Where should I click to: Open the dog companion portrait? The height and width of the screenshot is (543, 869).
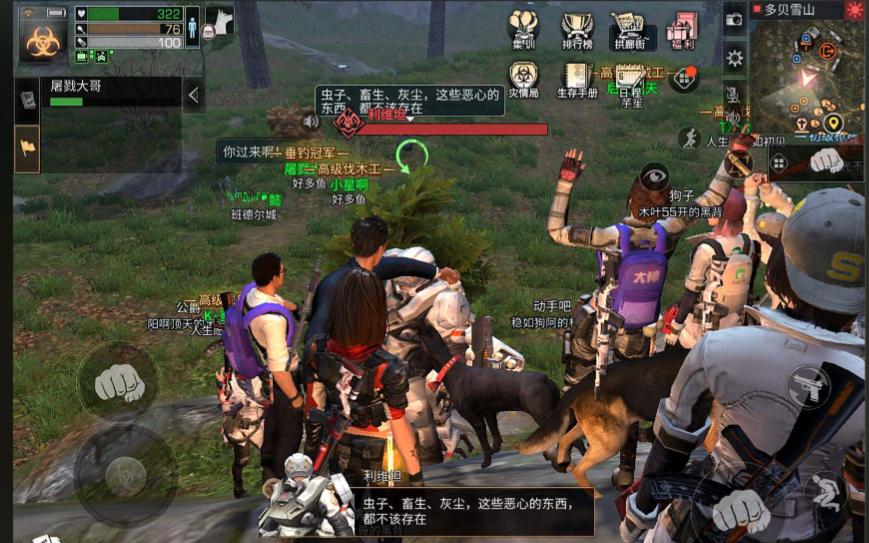click(219, 20)
